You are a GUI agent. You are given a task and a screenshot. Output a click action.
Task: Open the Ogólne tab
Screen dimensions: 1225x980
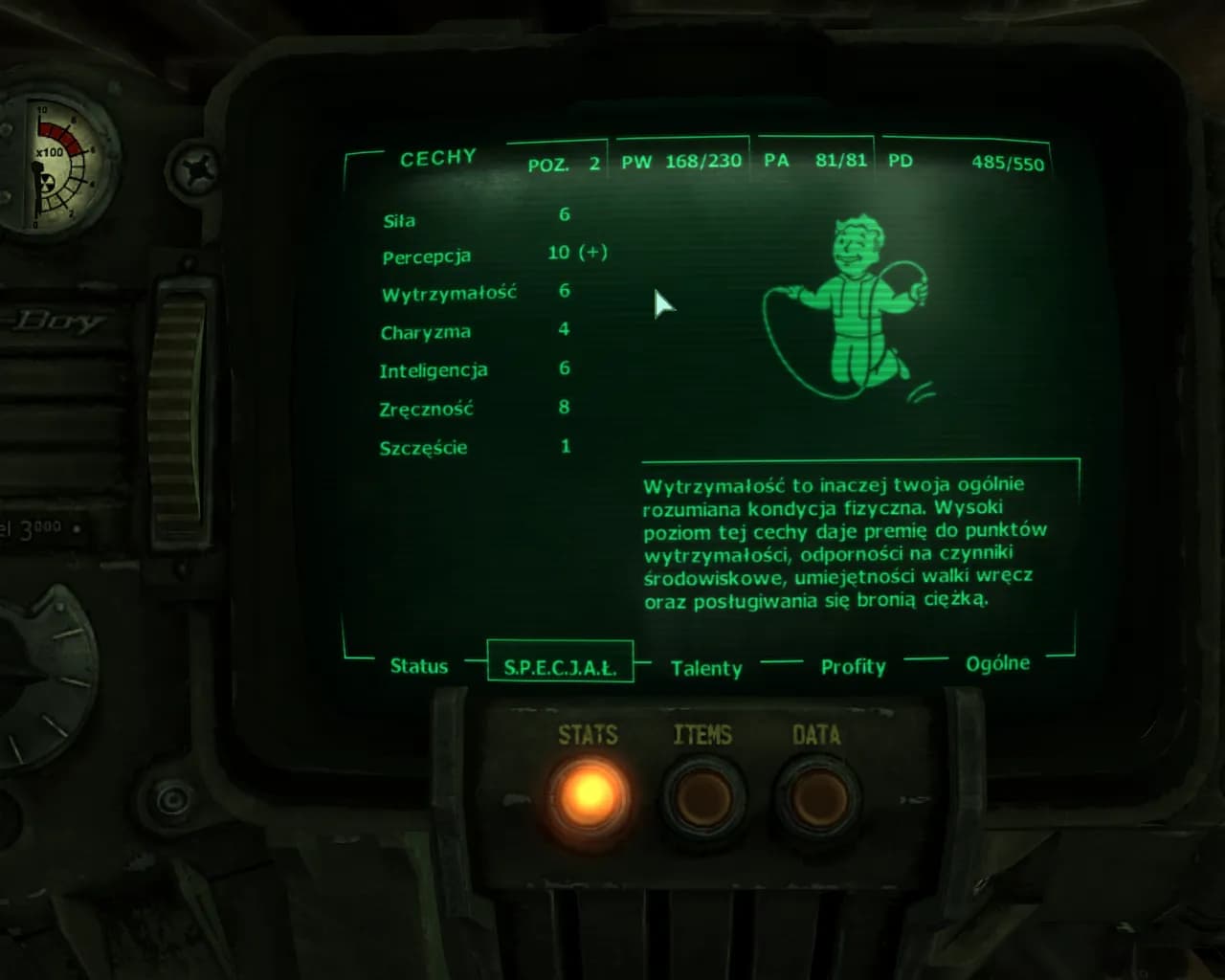[x=997, y=663]
